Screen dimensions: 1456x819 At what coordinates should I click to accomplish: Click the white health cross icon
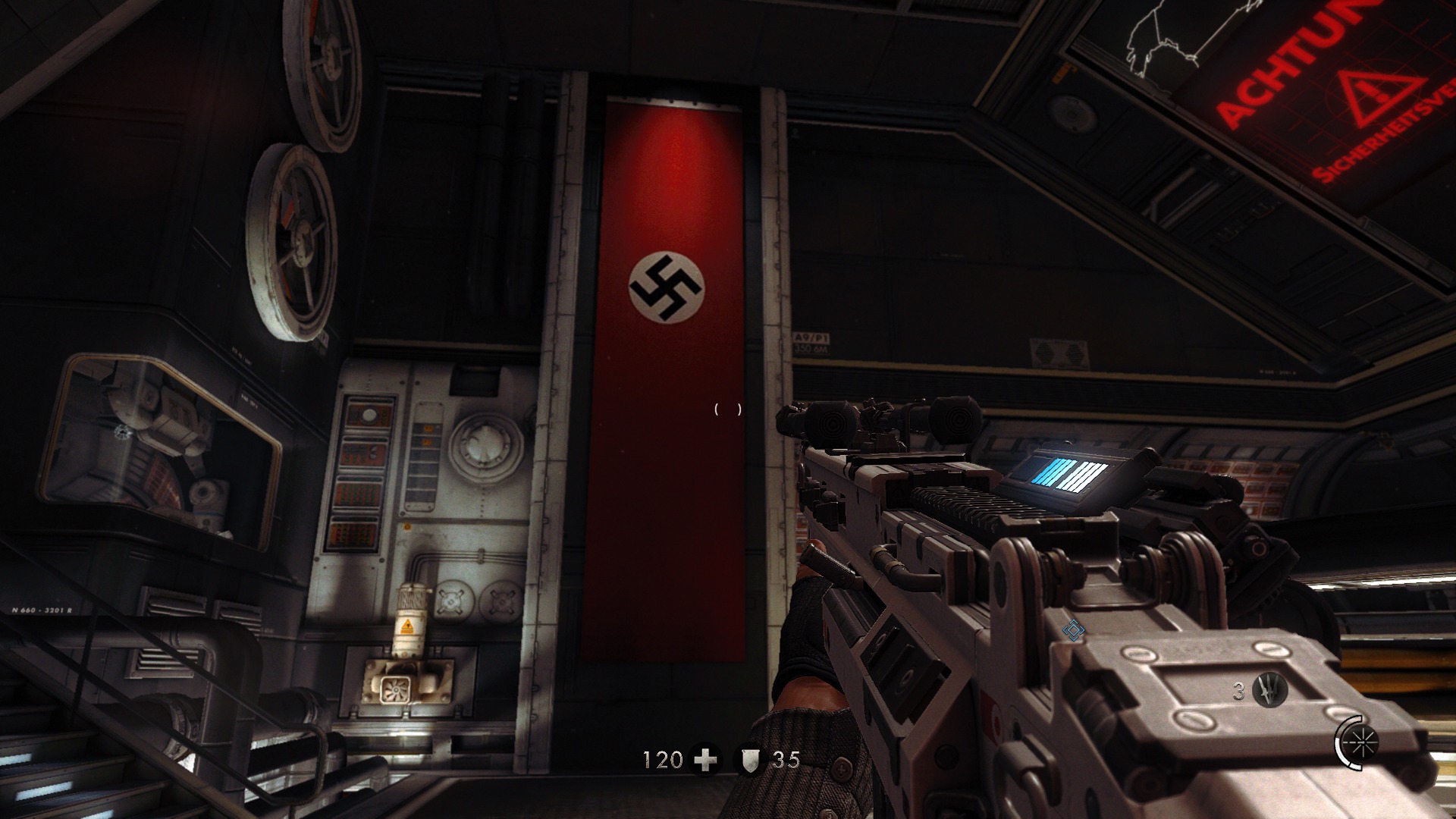click(x=706, y=760)
